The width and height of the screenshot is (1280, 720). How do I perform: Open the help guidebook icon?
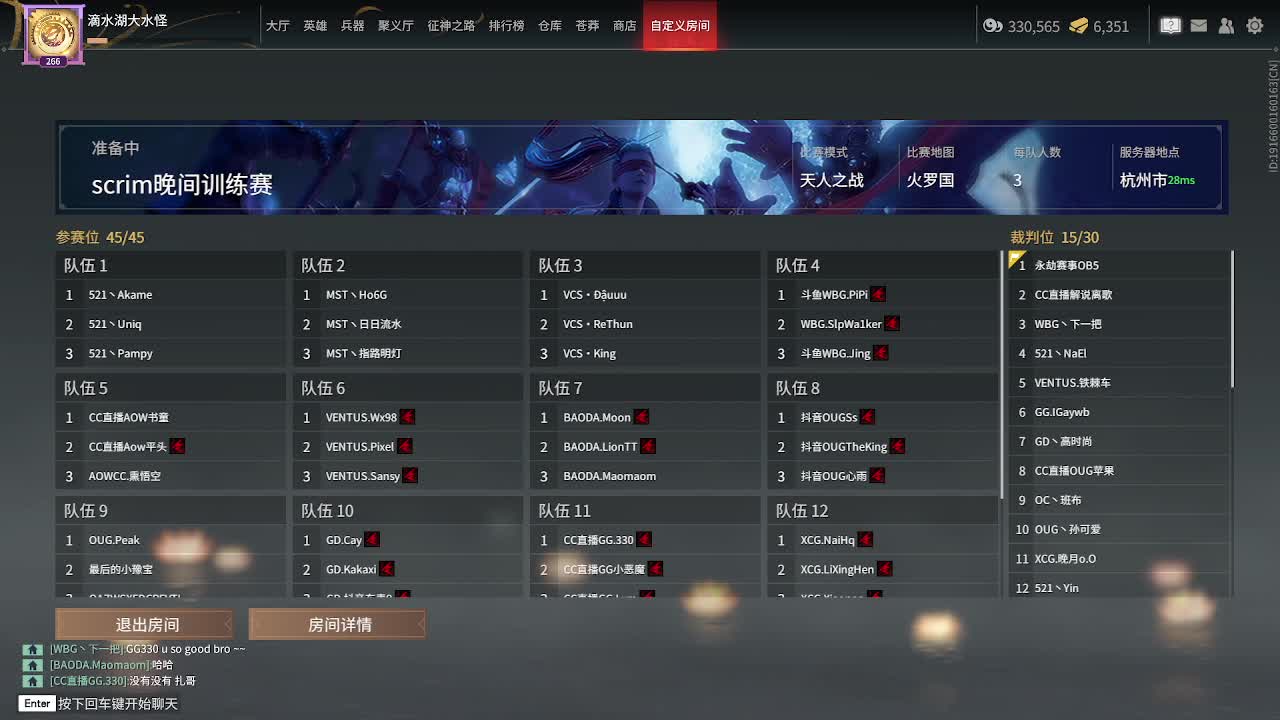pyautogui.click(x=1170, y=26)
